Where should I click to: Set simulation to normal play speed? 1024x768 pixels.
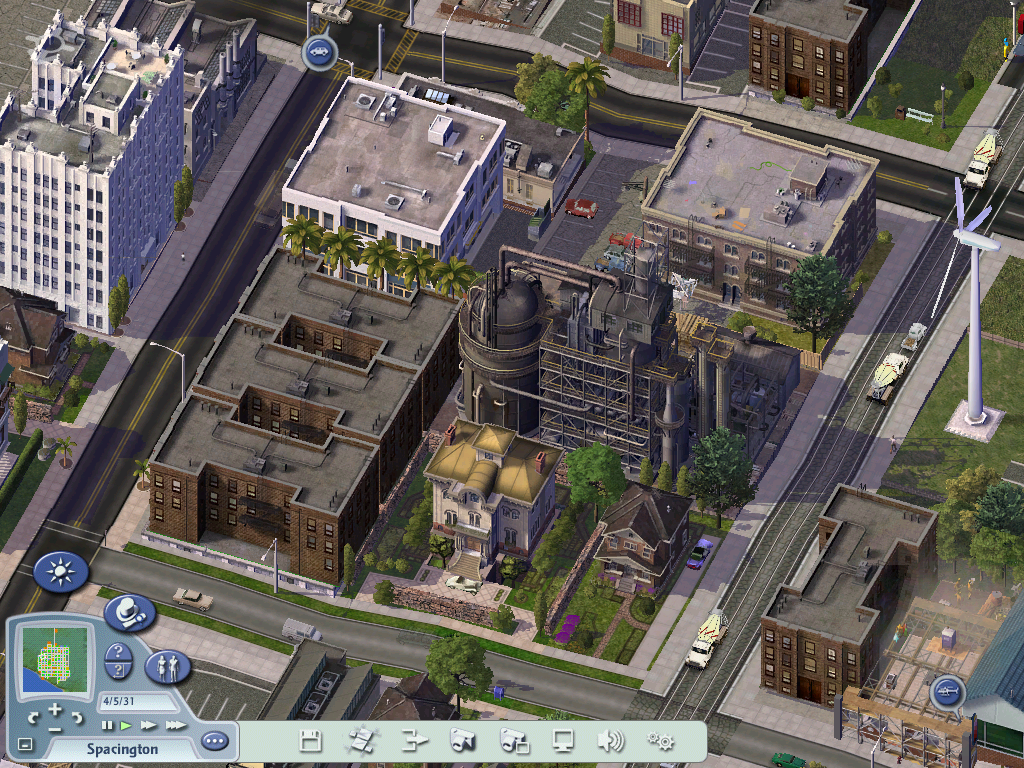point(126,724)
